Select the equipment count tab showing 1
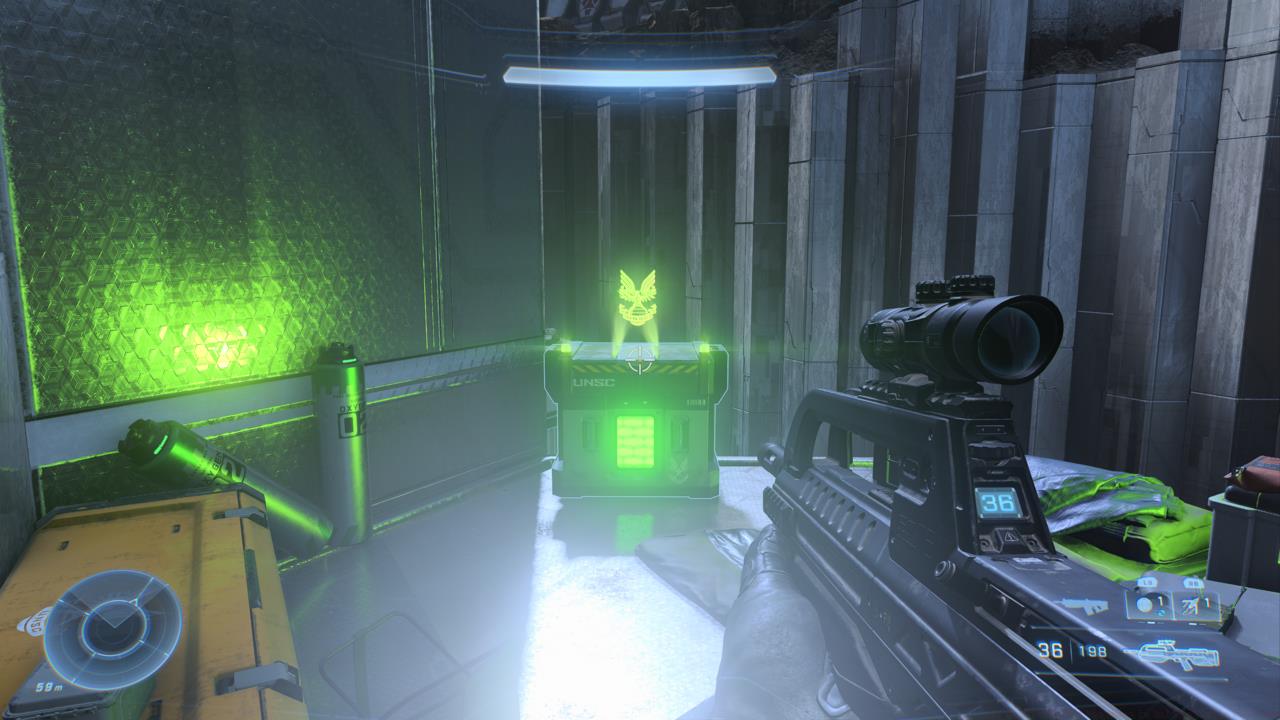This screenshot has height=720, width=1280. click(x=1206, y=603)
